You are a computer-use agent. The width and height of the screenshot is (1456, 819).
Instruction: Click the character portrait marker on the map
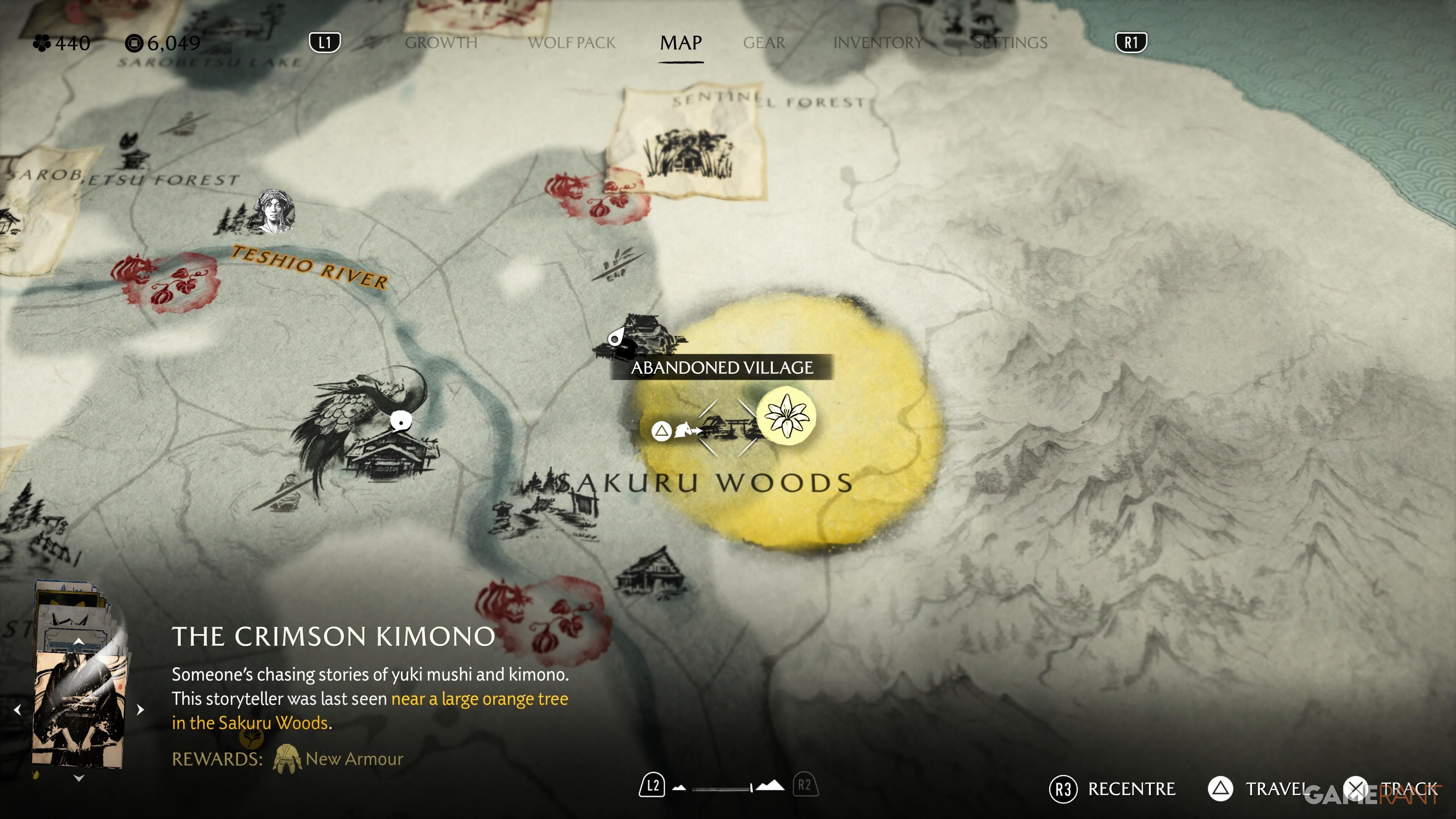tap(275, 212)
